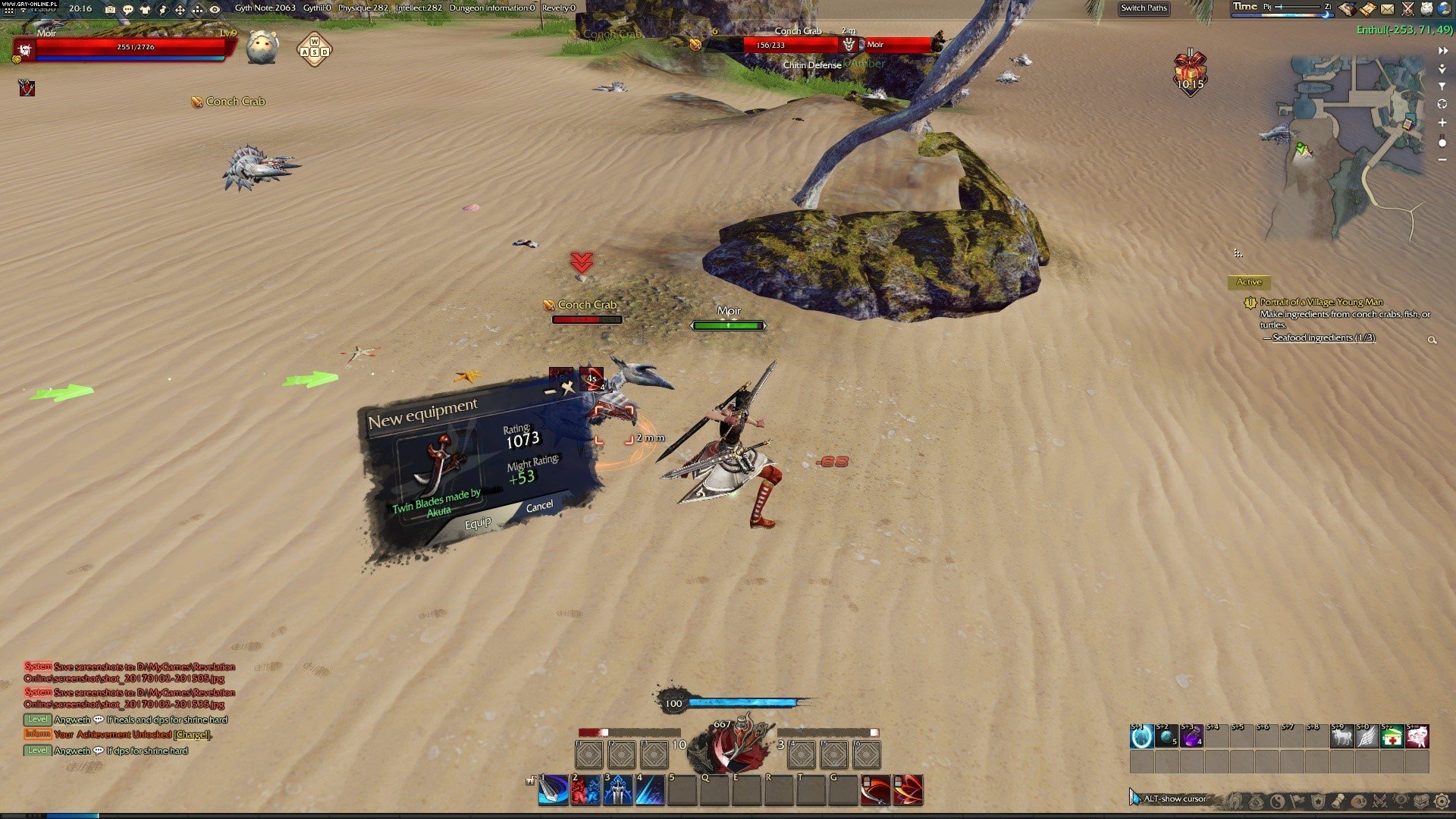The image size is (1456, 819).
Task: Collapse the minimap with double-arrow button
Action: click(1442, 51)
